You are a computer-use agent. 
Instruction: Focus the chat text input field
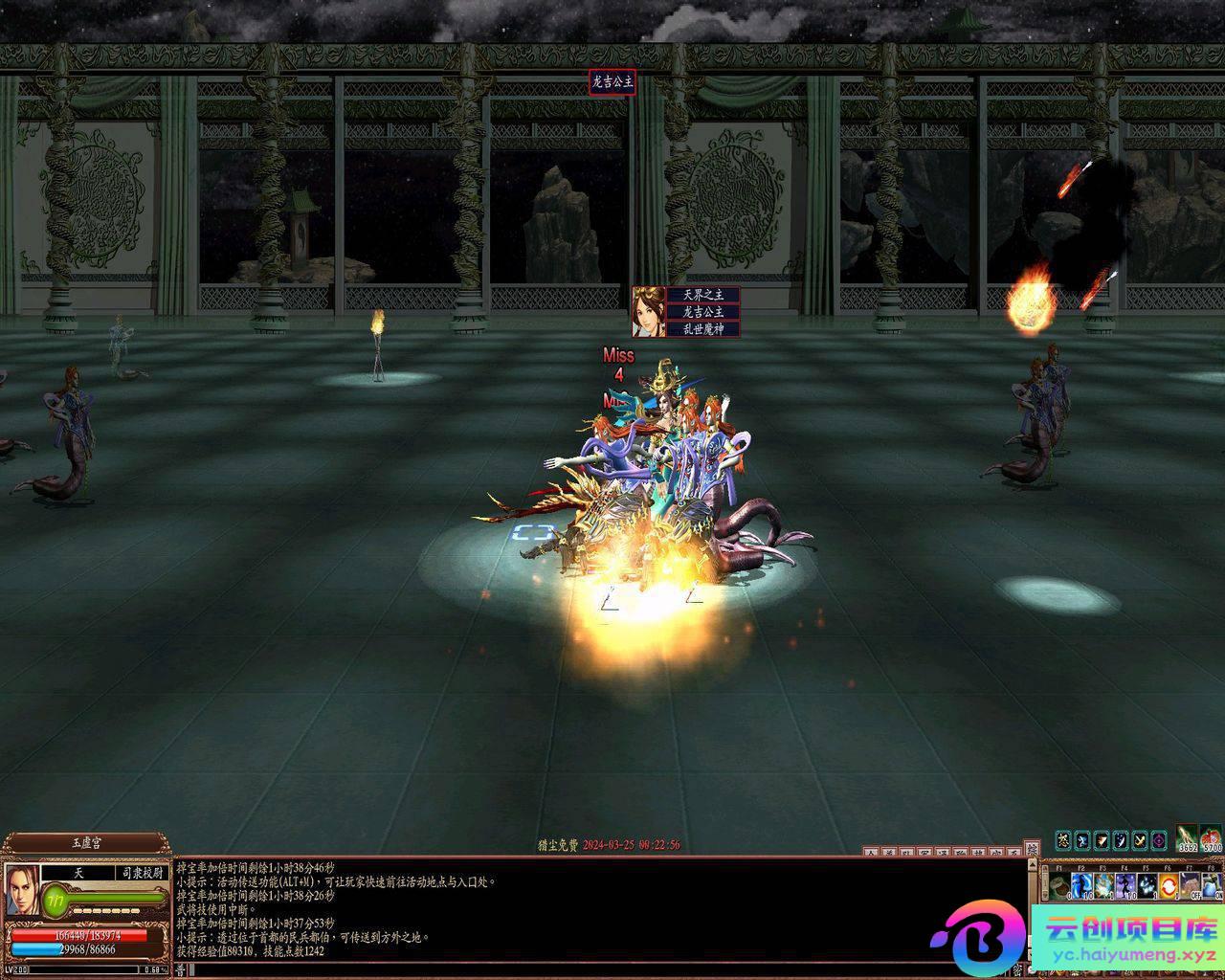click(x=574, y=969)
